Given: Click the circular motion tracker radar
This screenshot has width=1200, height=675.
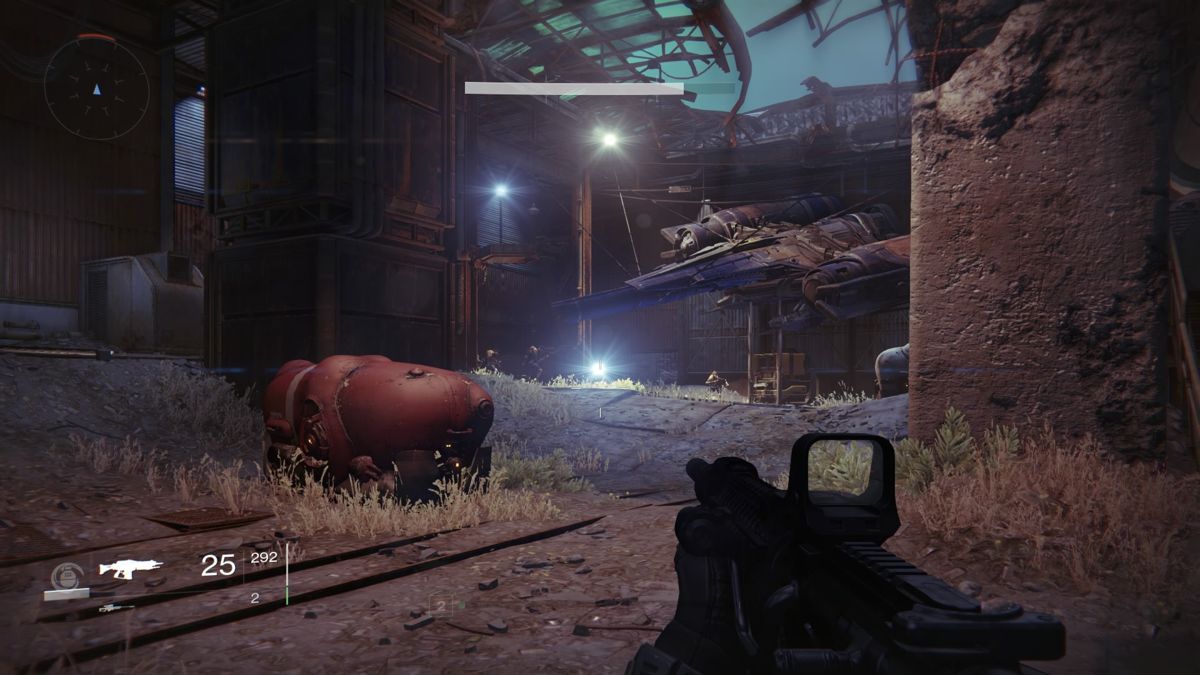Looking at the screenshot, I should click(96, 87).
